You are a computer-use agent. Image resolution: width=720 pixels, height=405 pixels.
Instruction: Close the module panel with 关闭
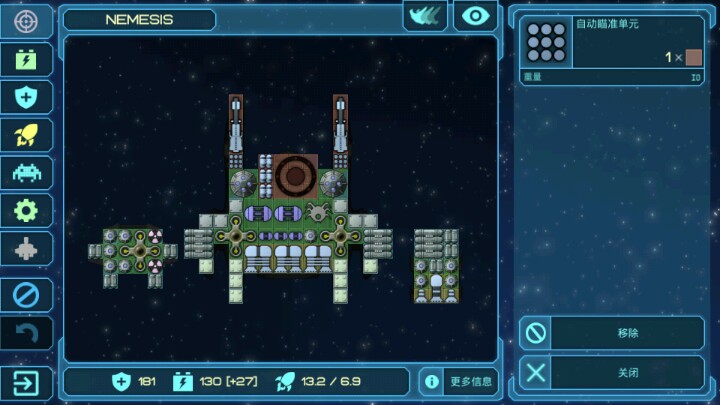pyautogui.click(x=612, y=373)
